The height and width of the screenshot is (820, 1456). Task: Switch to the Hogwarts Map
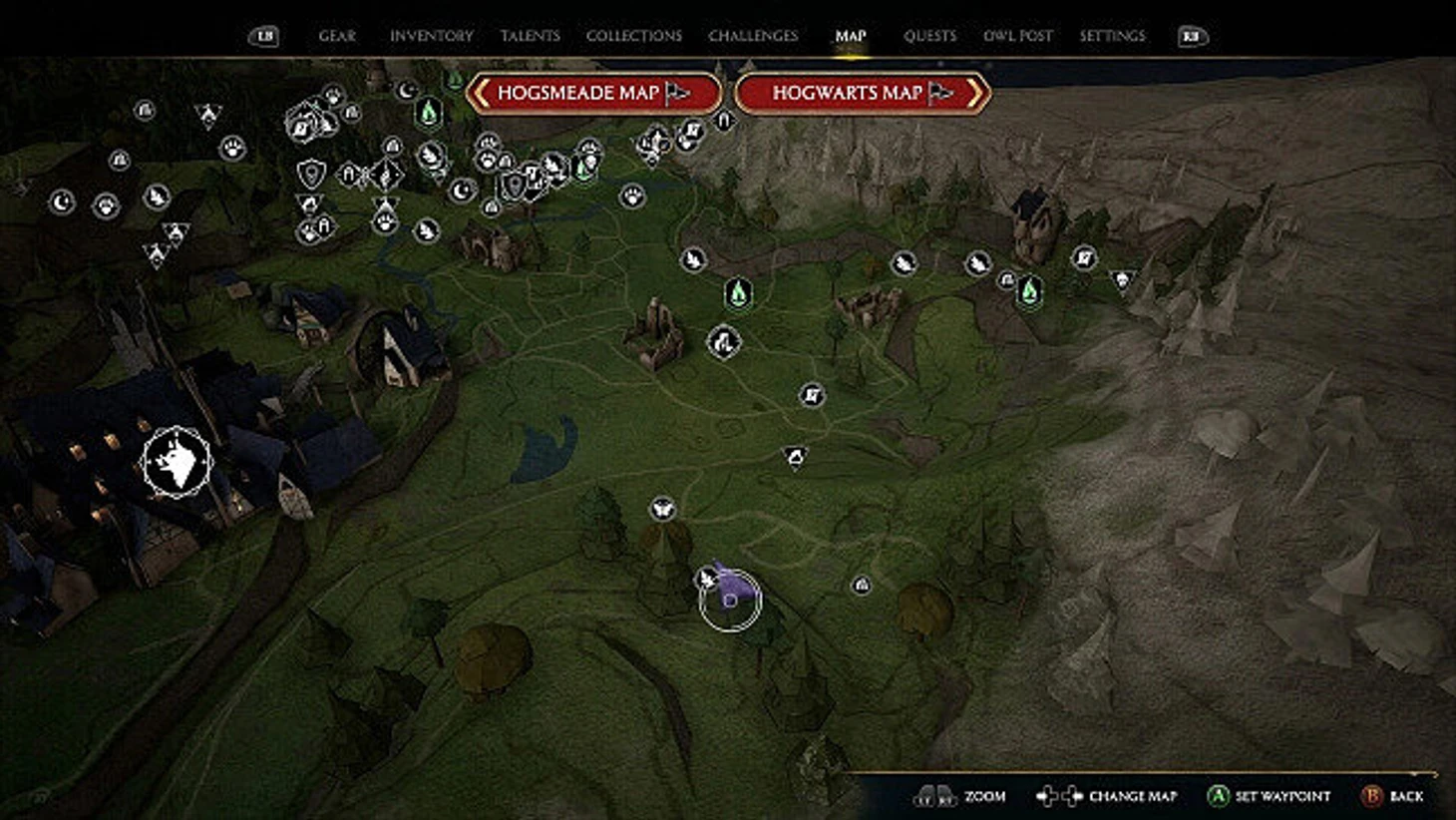click(x=862, y=93)
